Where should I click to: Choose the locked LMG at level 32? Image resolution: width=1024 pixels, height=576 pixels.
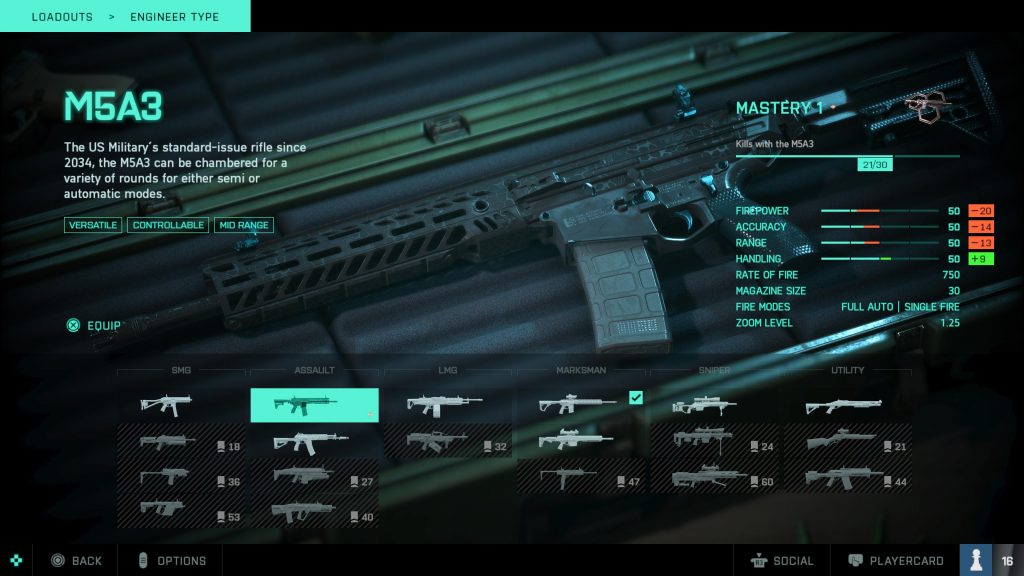coord(447,440)
